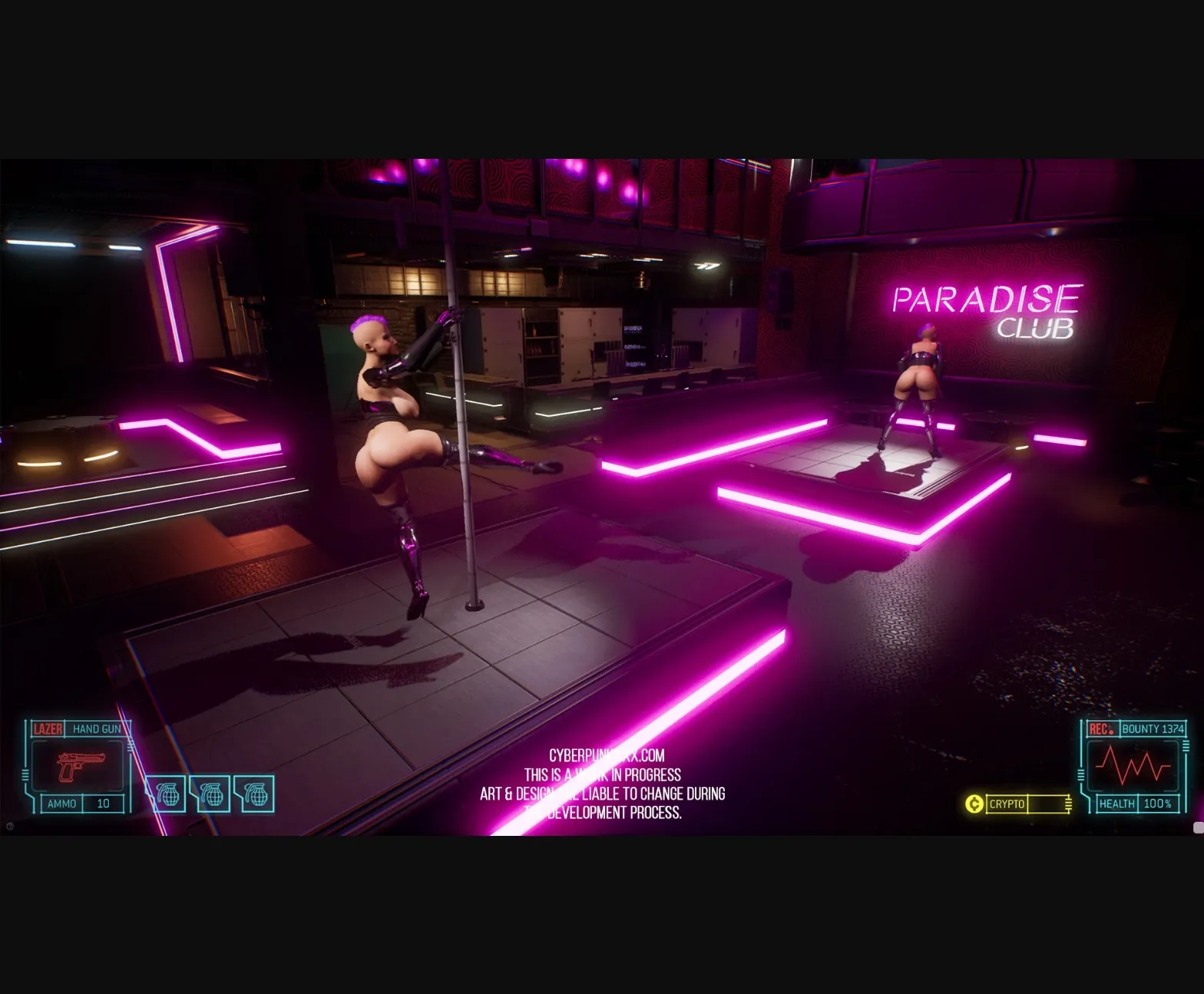Click the HEALTH 100% readout
The image size is (1204, 994).
click(1157, 803)
